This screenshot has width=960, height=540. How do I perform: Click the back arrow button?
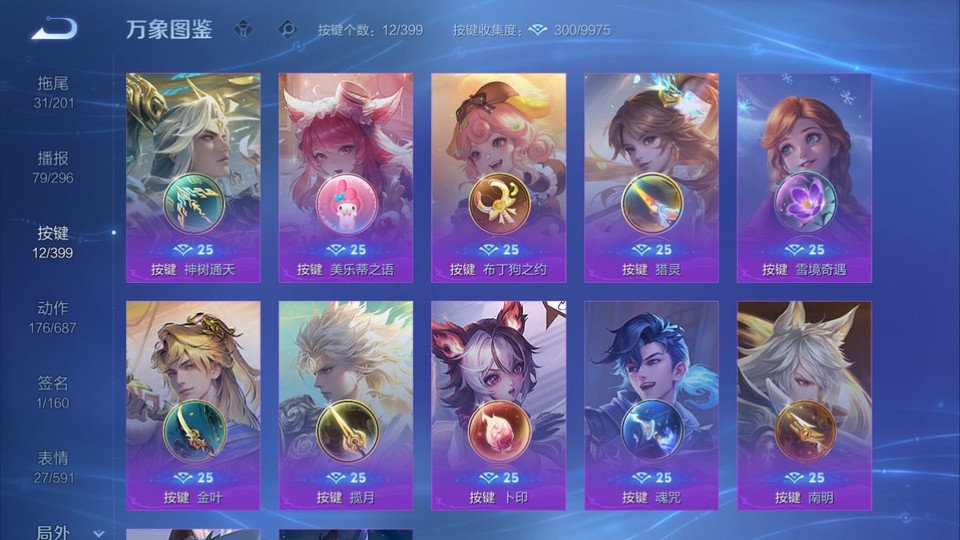54,29
